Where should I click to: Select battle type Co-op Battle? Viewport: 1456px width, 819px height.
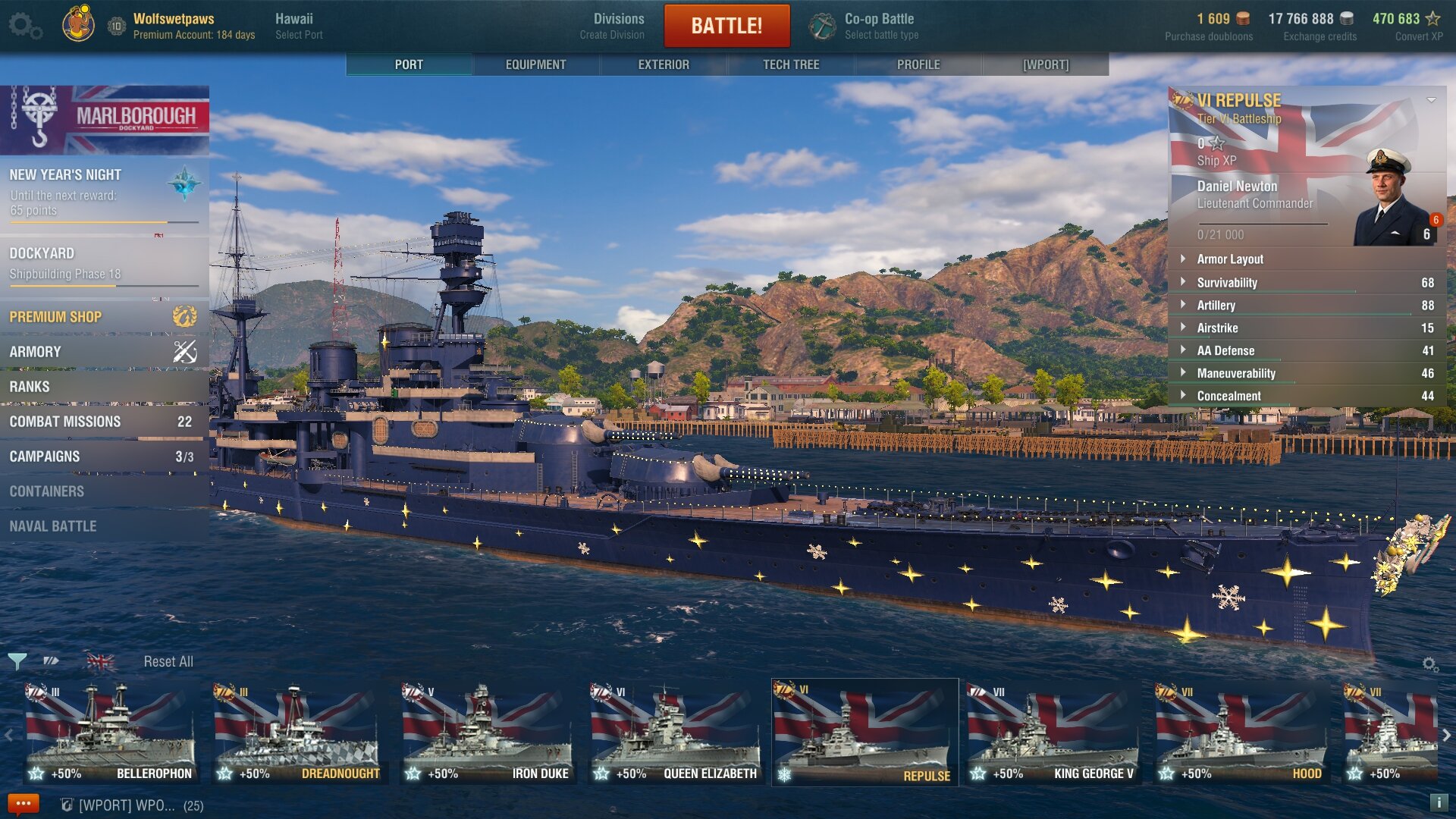(x=880, y=26)
